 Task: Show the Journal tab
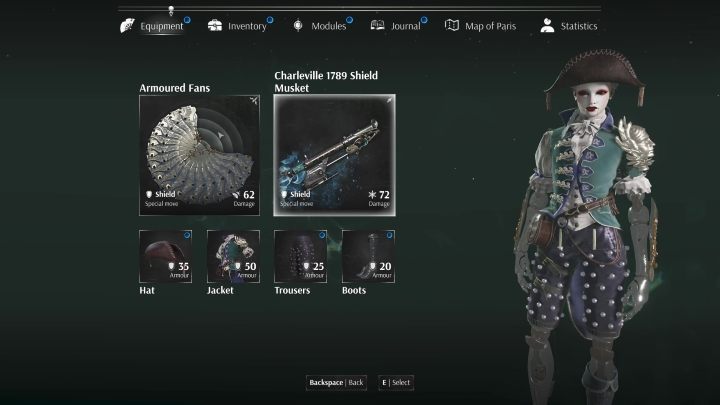coord(398,26)
